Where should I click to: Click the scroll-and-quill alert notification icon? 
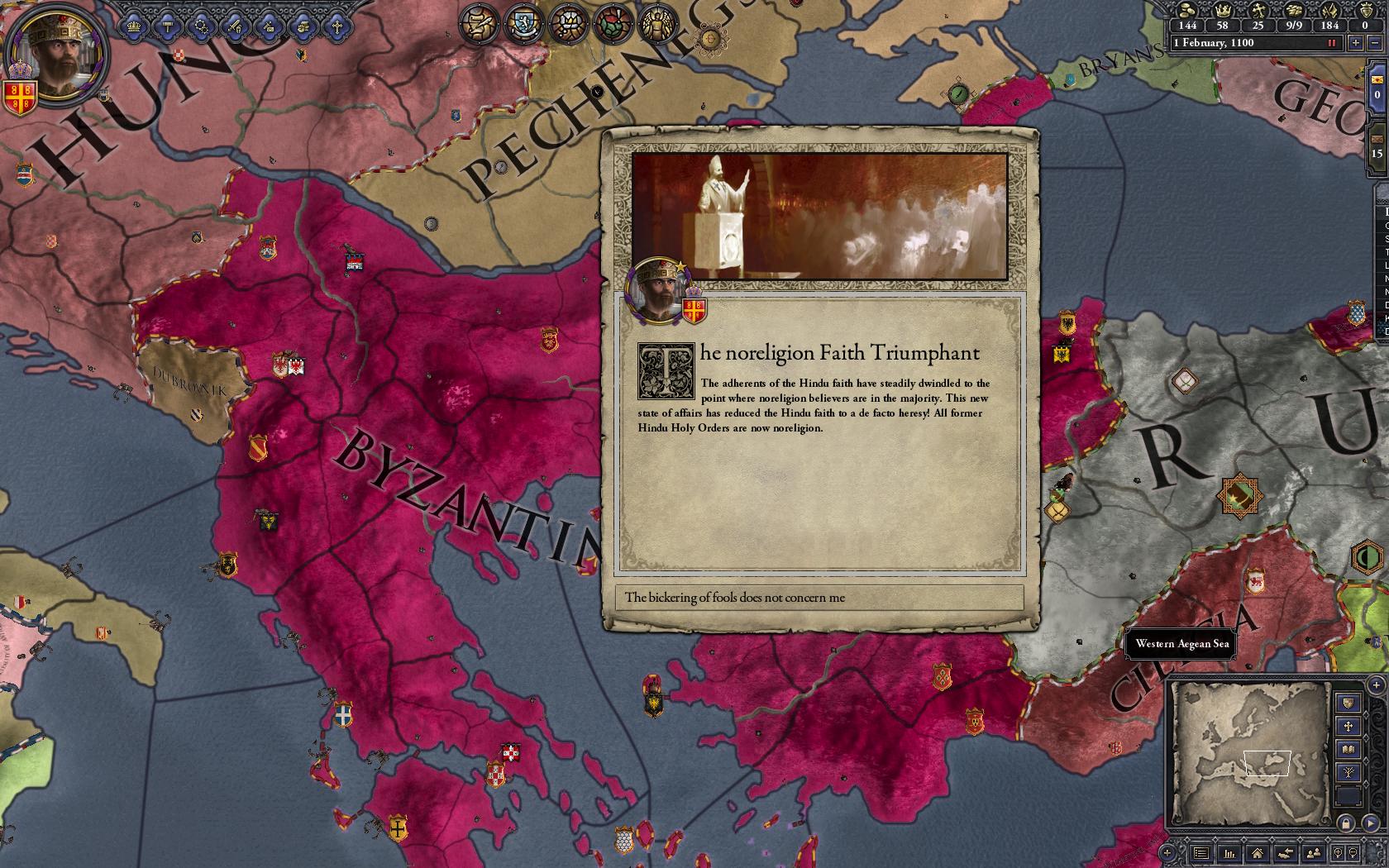point(480,25)
